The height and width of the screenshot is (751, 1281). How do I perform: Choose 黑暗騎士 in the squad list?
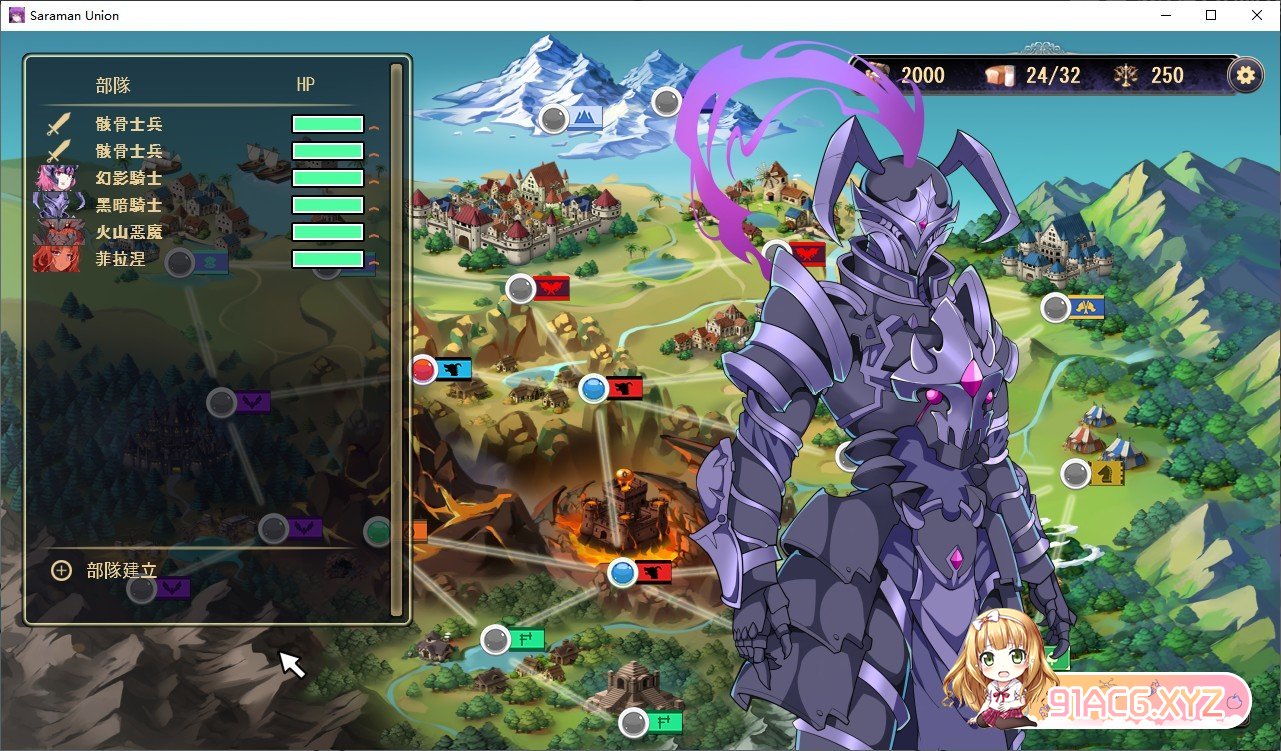click(129, 205)
